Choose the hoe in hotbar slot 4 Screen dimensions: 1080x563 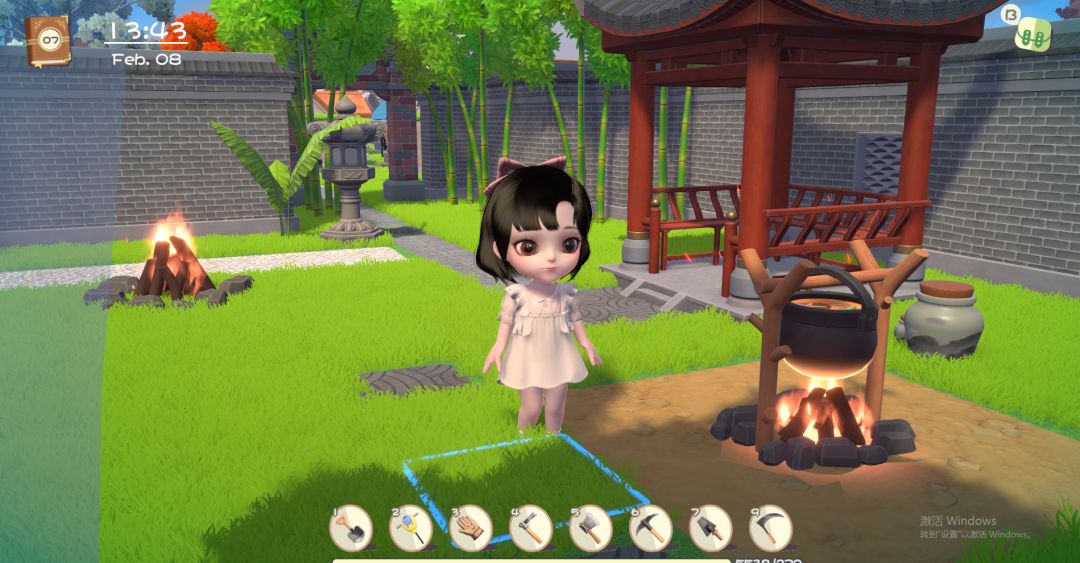(531, 528)
